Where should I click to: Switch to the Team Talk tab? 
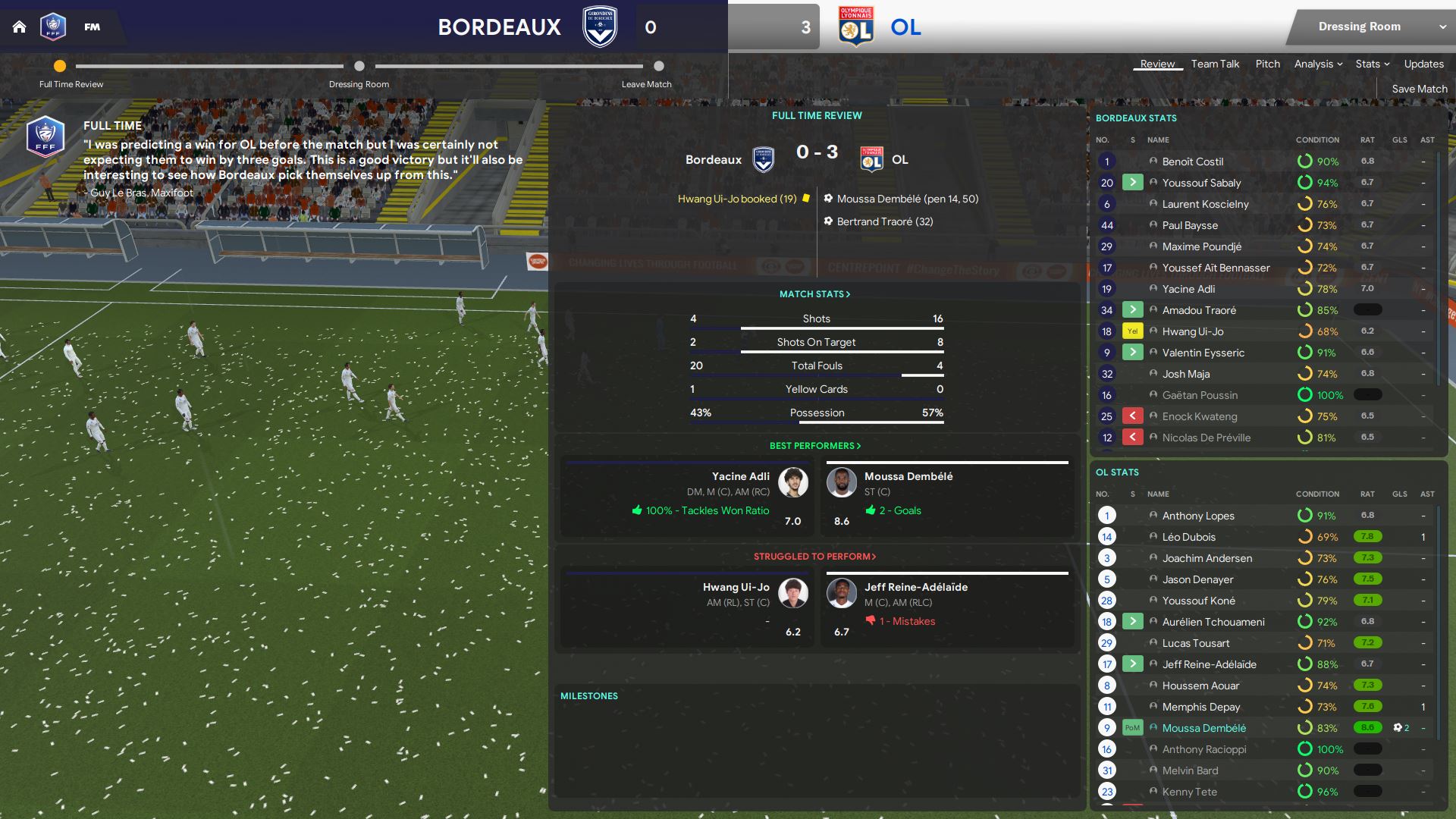1215,64
